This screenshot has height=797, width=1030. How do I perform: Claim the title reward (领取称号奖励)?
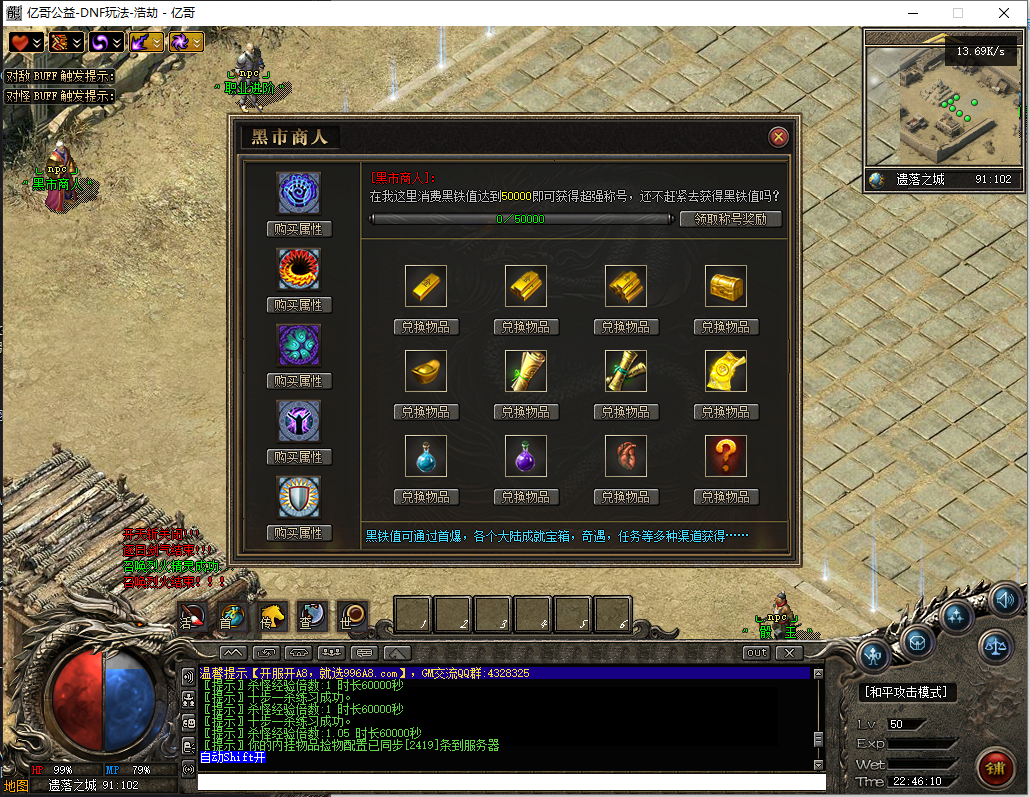click(730, 219)
